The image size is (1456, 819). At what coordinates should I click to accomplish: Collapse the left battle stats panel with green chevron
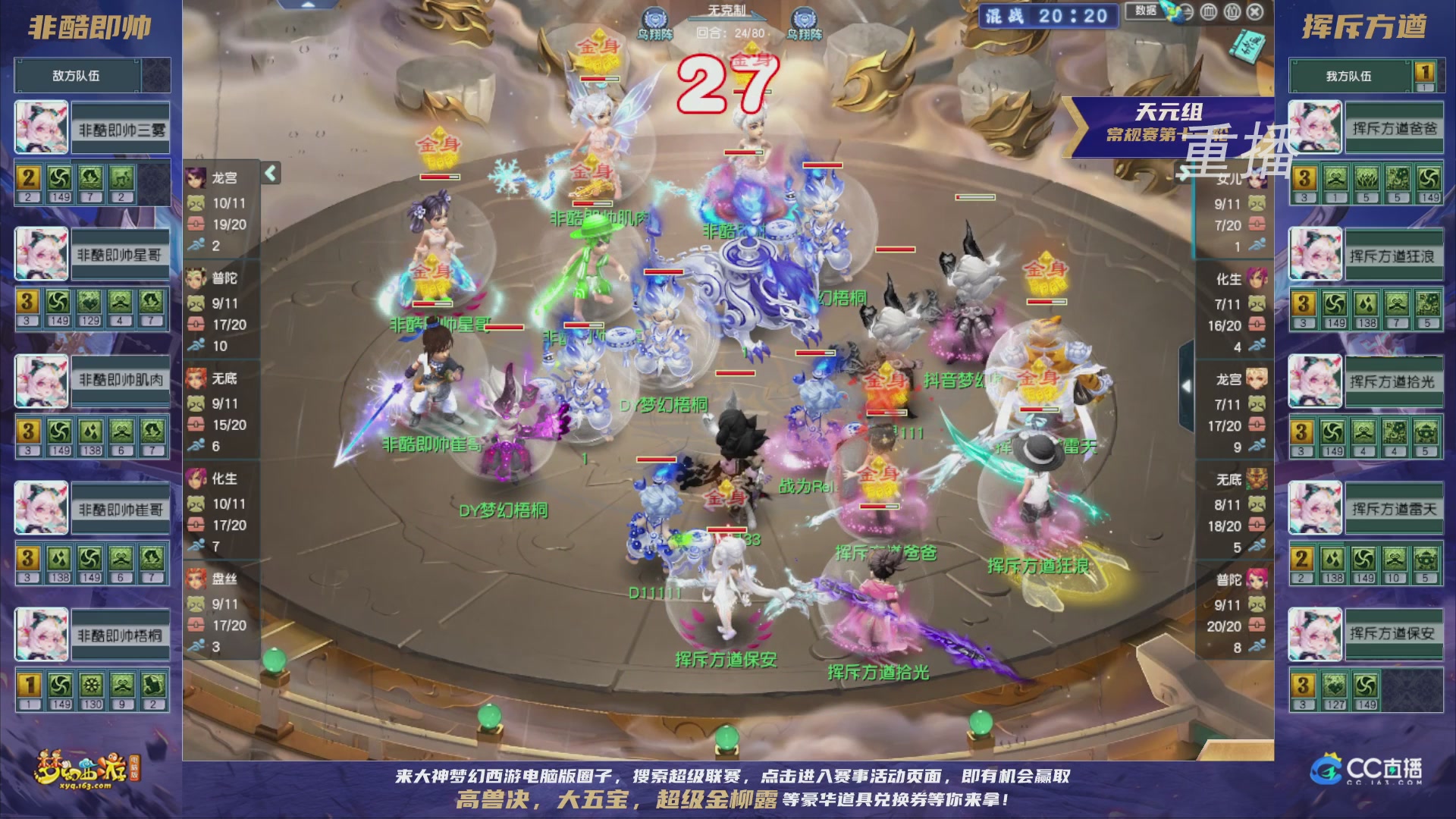click(x=269, y=173)
